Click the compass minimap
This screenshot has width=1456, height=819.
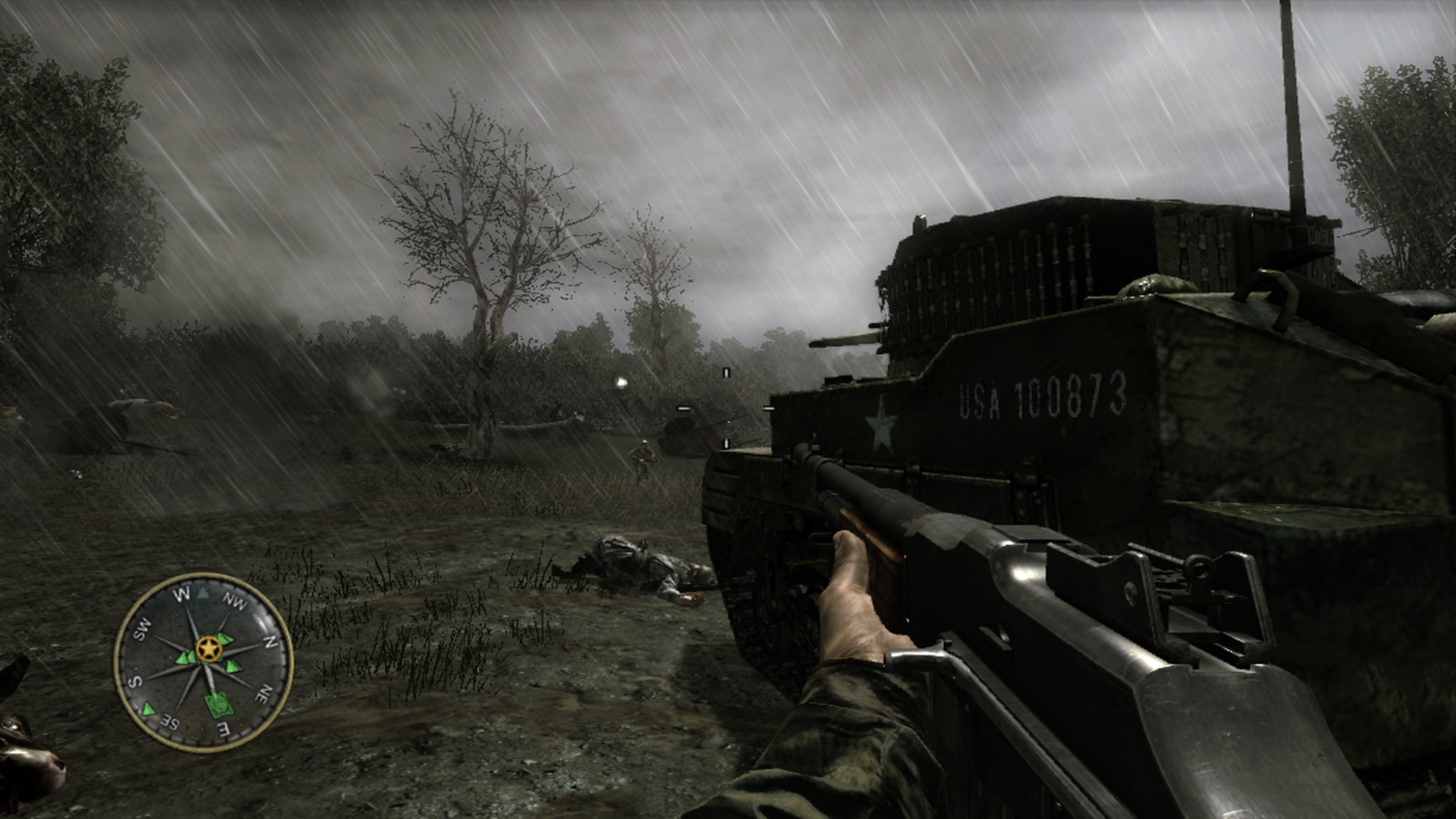tap(203, 662)
